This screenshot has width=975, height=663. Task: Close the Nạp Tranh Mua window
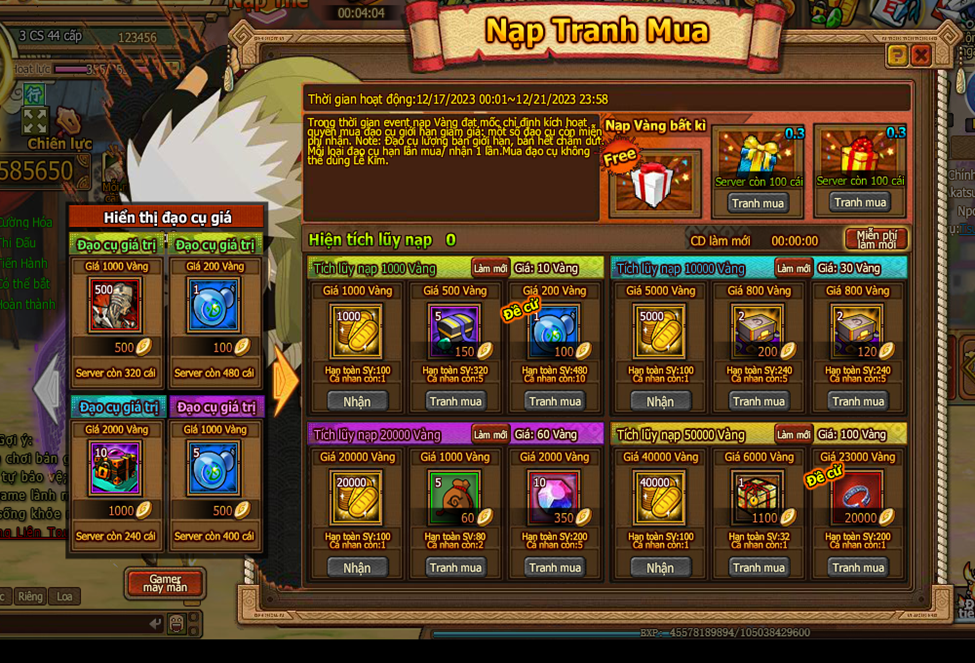(x=921, y=55)
